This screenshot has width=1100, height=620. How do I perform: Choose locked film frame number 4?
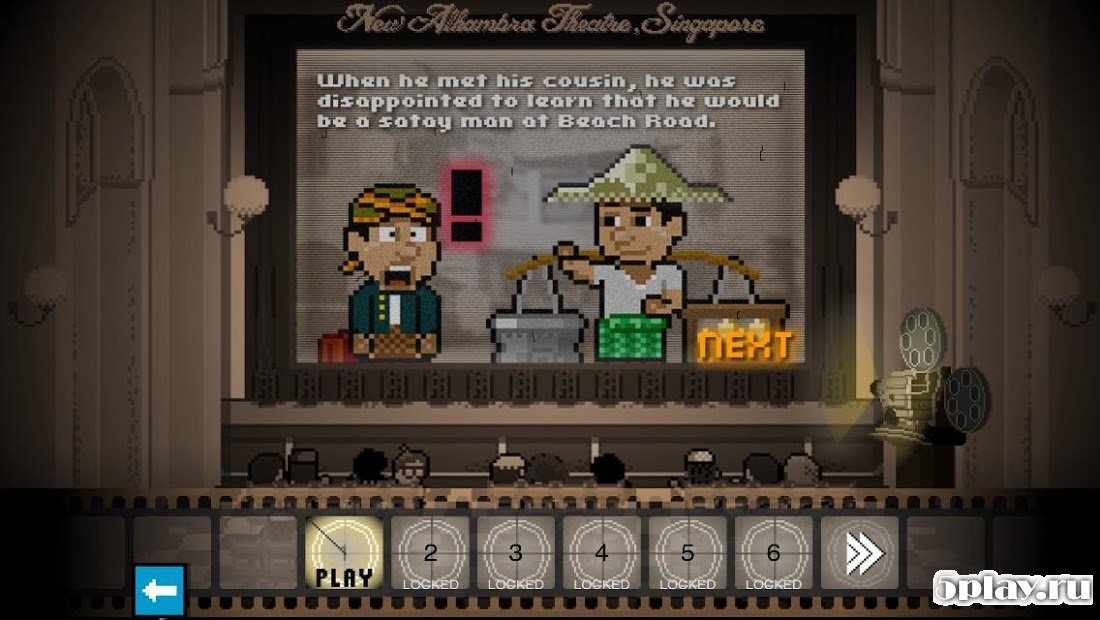(x=602, y=553)
